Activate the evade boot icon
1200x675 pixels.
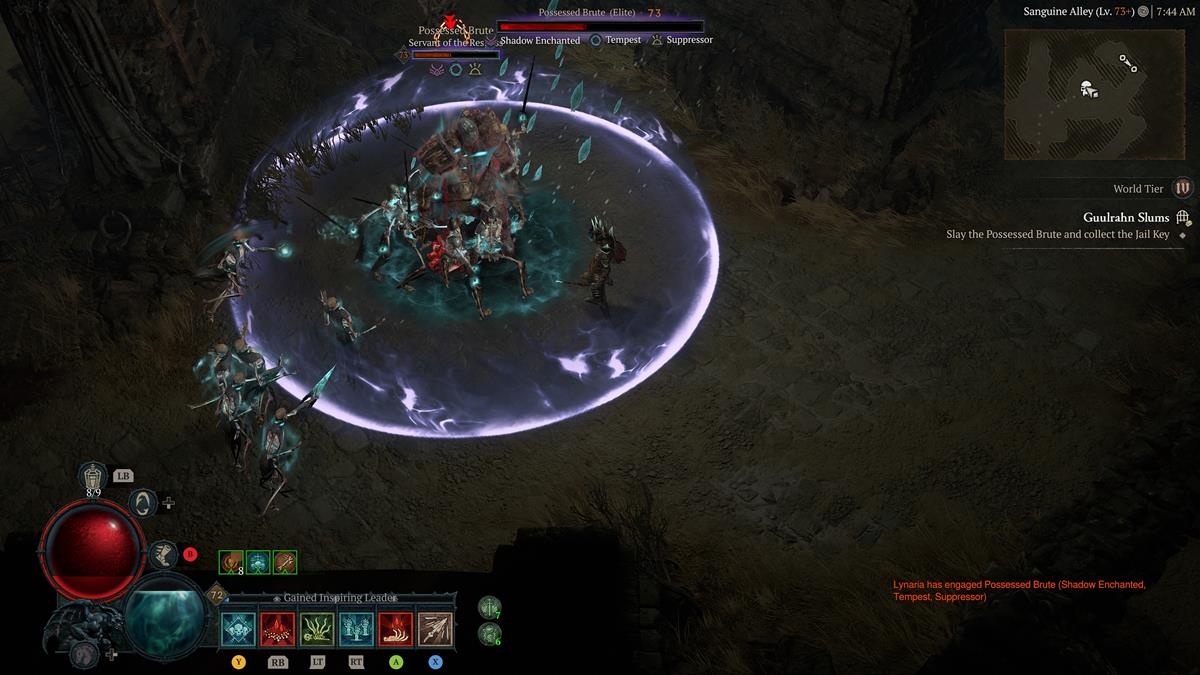point(164,554)
